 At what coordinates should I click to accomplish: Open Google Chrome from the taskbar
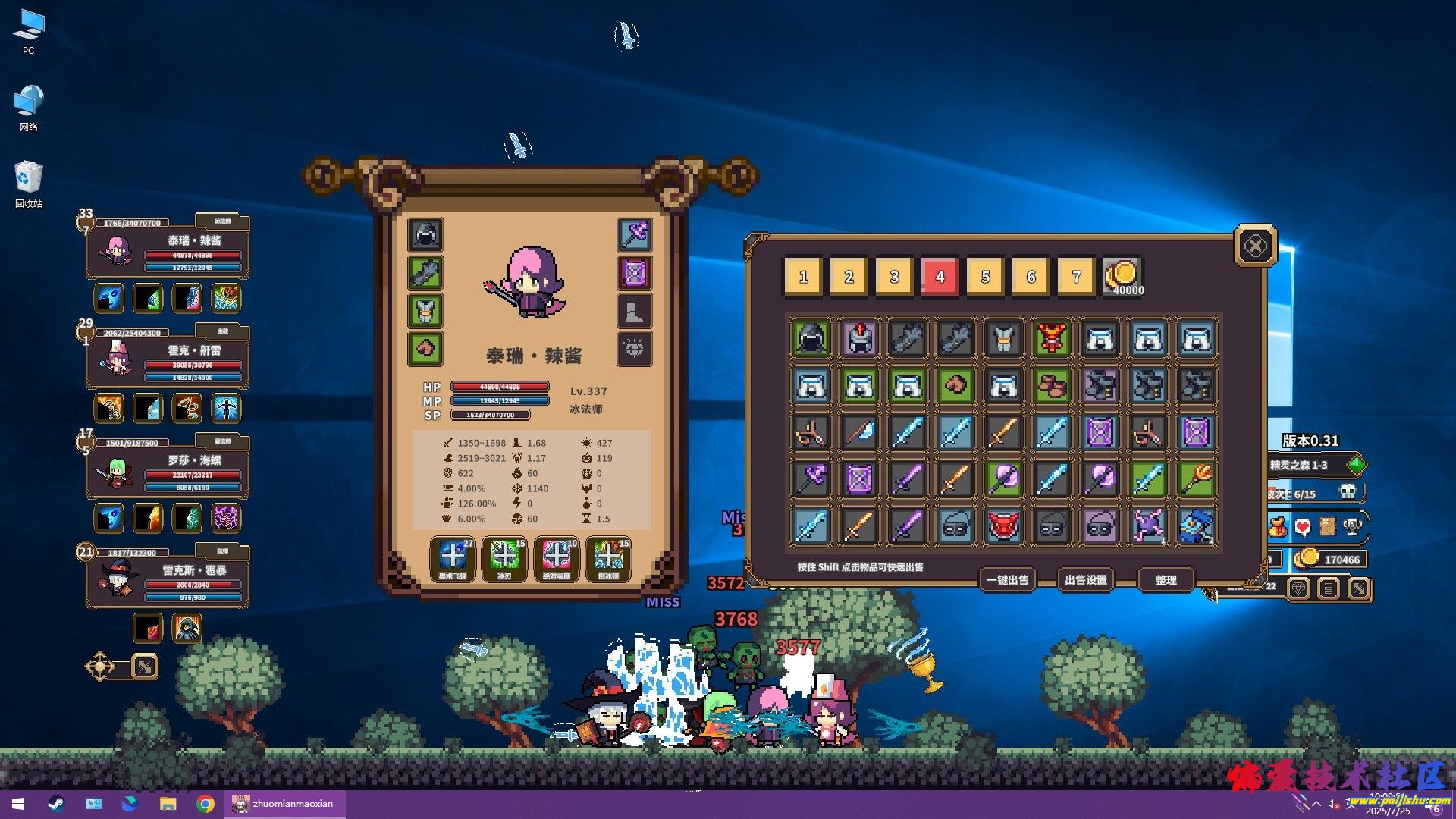205,804
